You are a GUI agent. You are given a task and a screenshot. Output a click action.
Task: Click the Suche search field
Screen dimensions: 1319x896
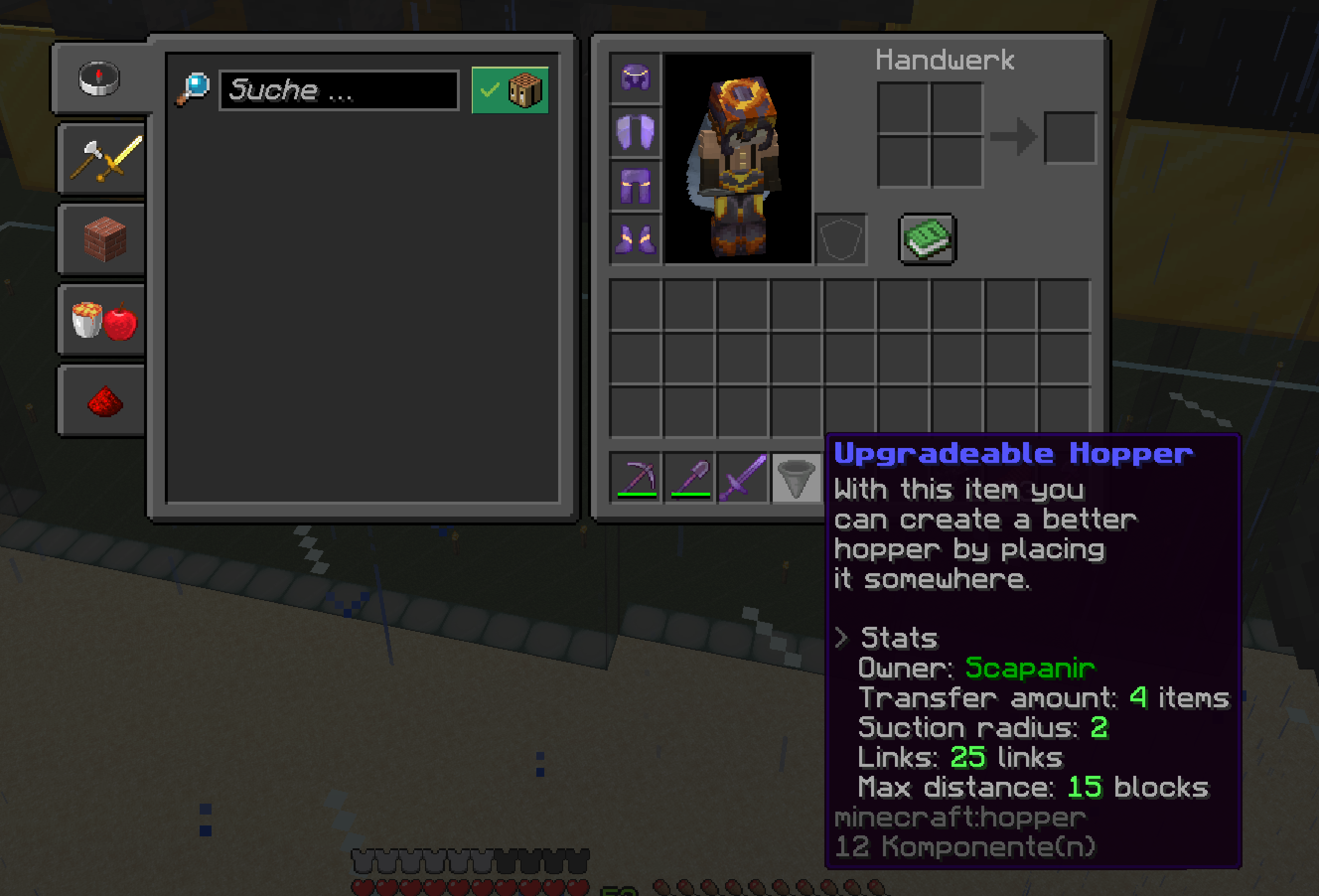(339, 90)
